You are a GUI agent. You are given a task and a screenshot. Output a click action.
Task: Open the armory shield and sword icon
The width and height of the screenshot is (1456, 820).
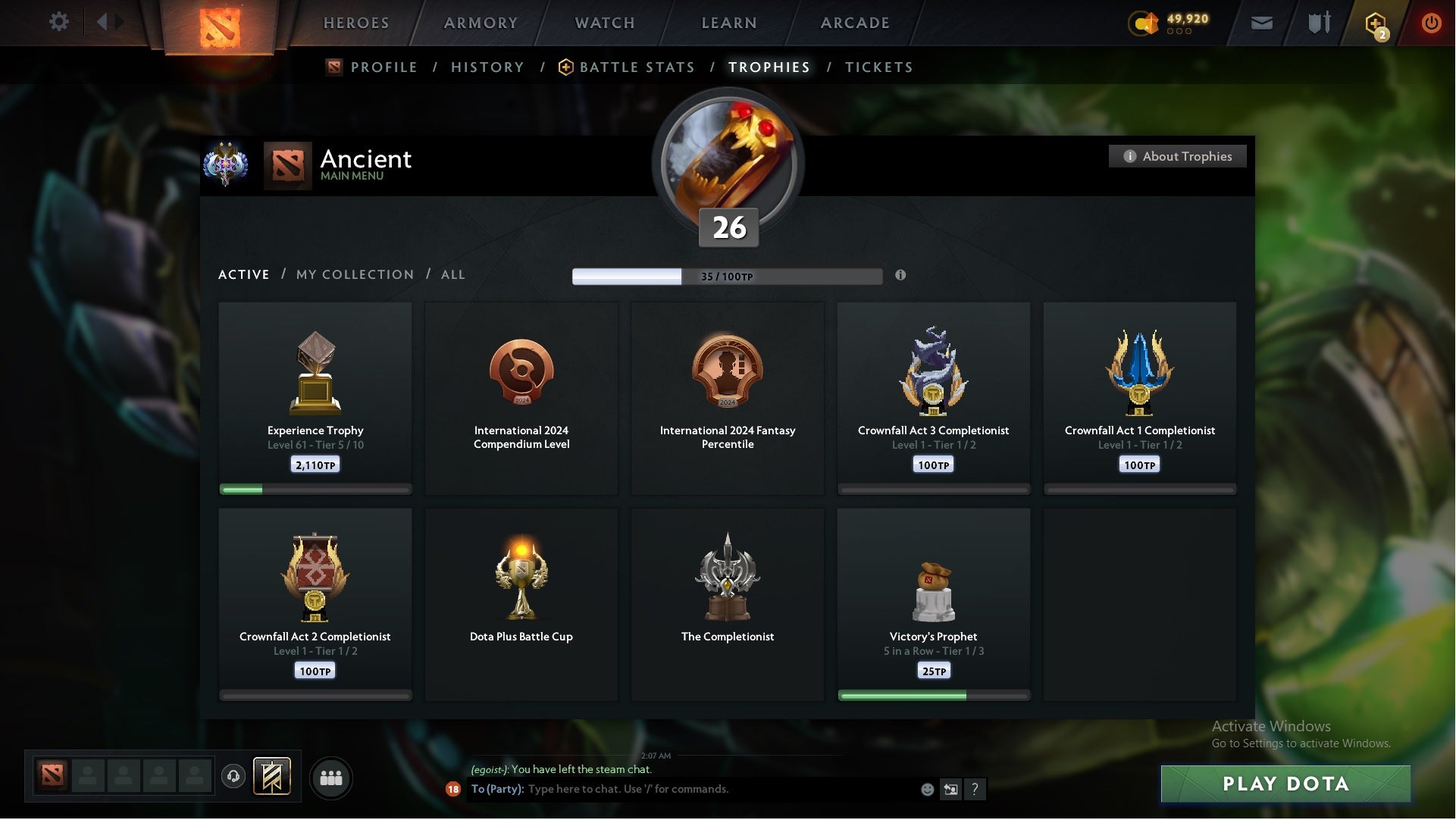tap(1319, 23)
